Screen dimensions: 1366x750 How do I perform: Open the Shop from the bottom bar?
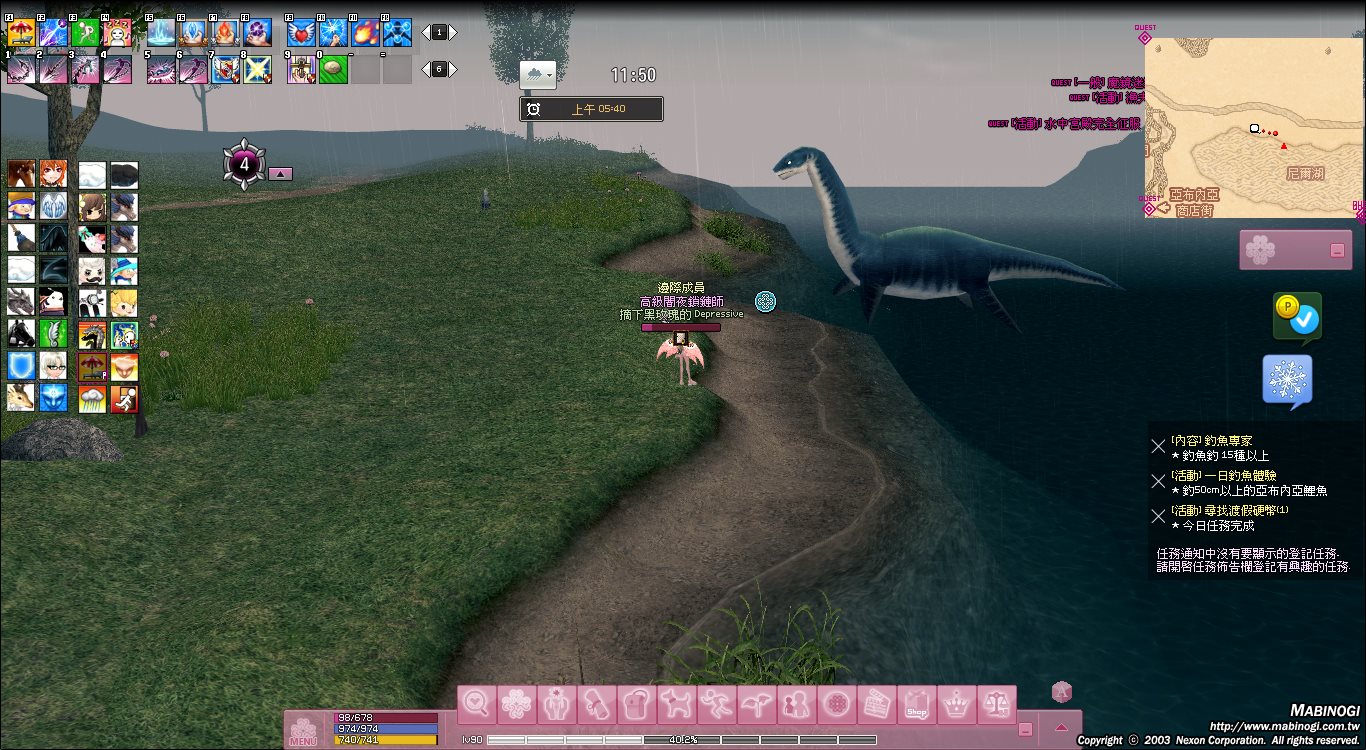[x=917, y=705]
